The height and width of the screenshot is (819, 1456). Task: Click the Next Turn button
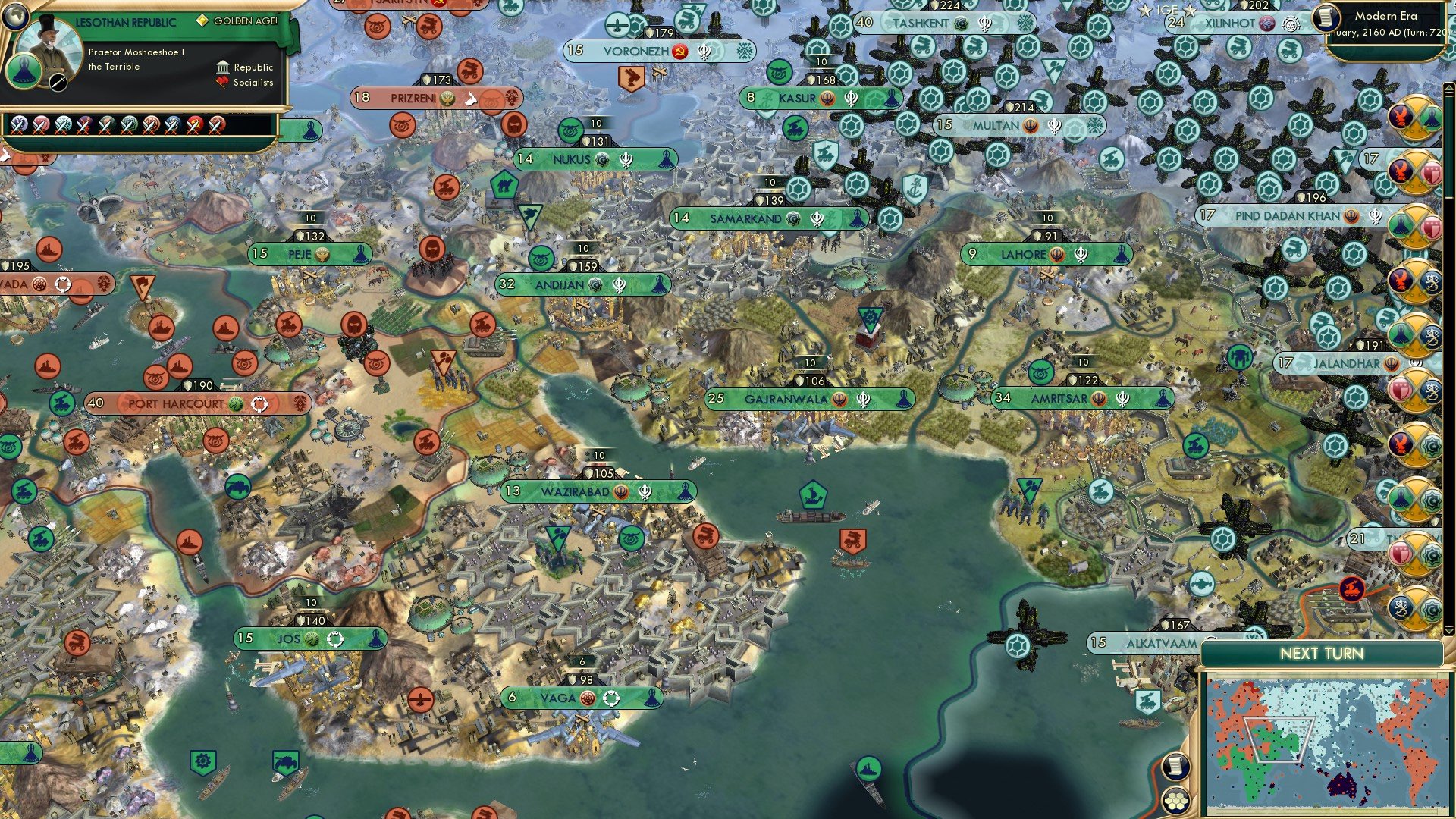point(1323,654)
